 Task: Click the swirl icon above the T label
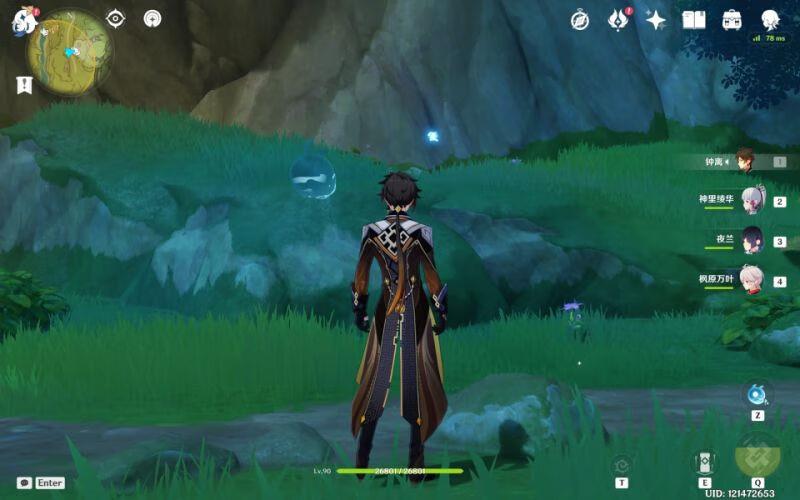coord(622,464)
